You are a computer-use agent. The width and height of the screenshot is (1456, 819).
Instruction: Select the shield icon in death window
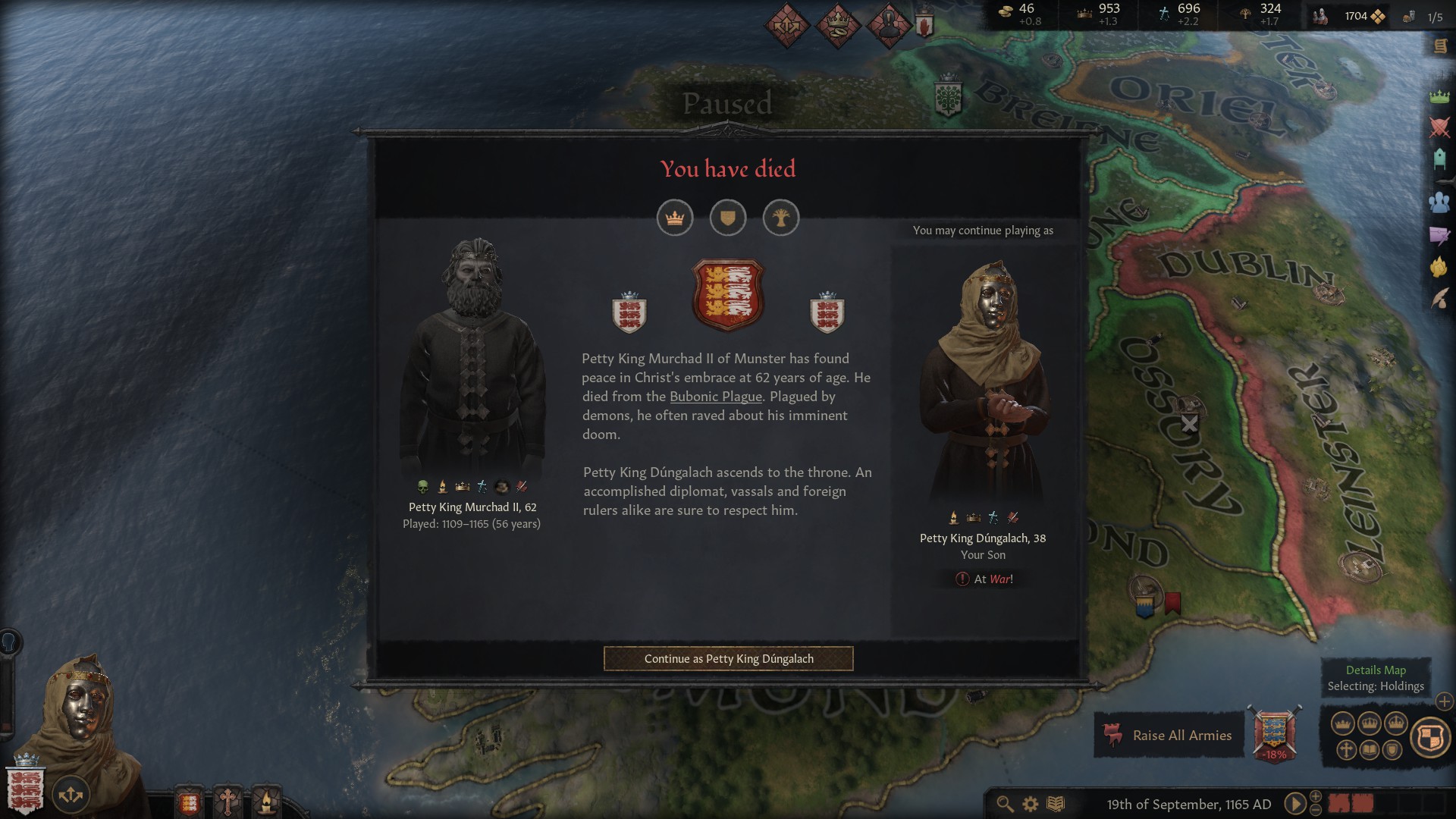728,218
